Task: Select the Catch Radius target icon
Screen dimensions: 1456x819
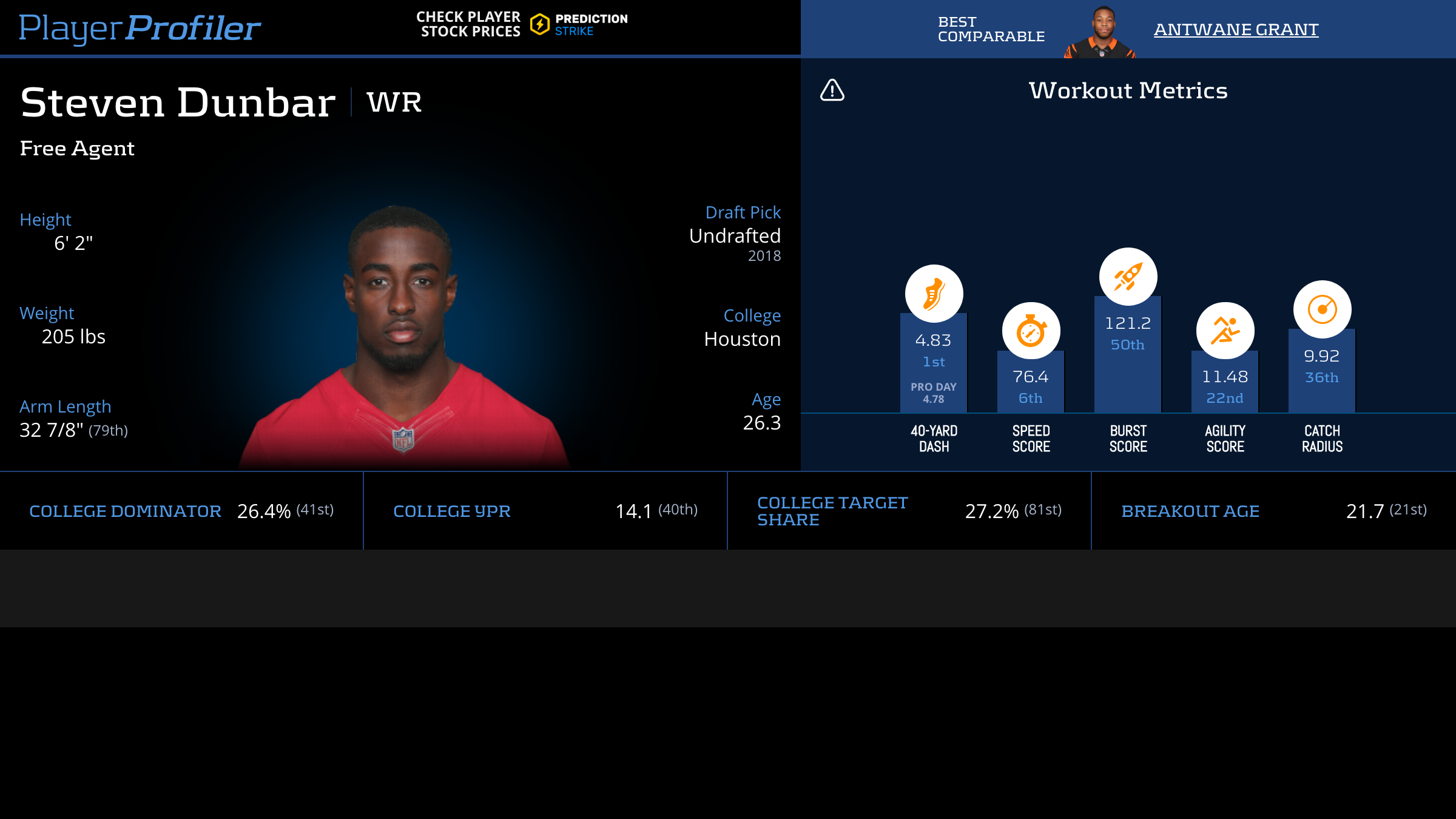Action: pos(1322,309)
